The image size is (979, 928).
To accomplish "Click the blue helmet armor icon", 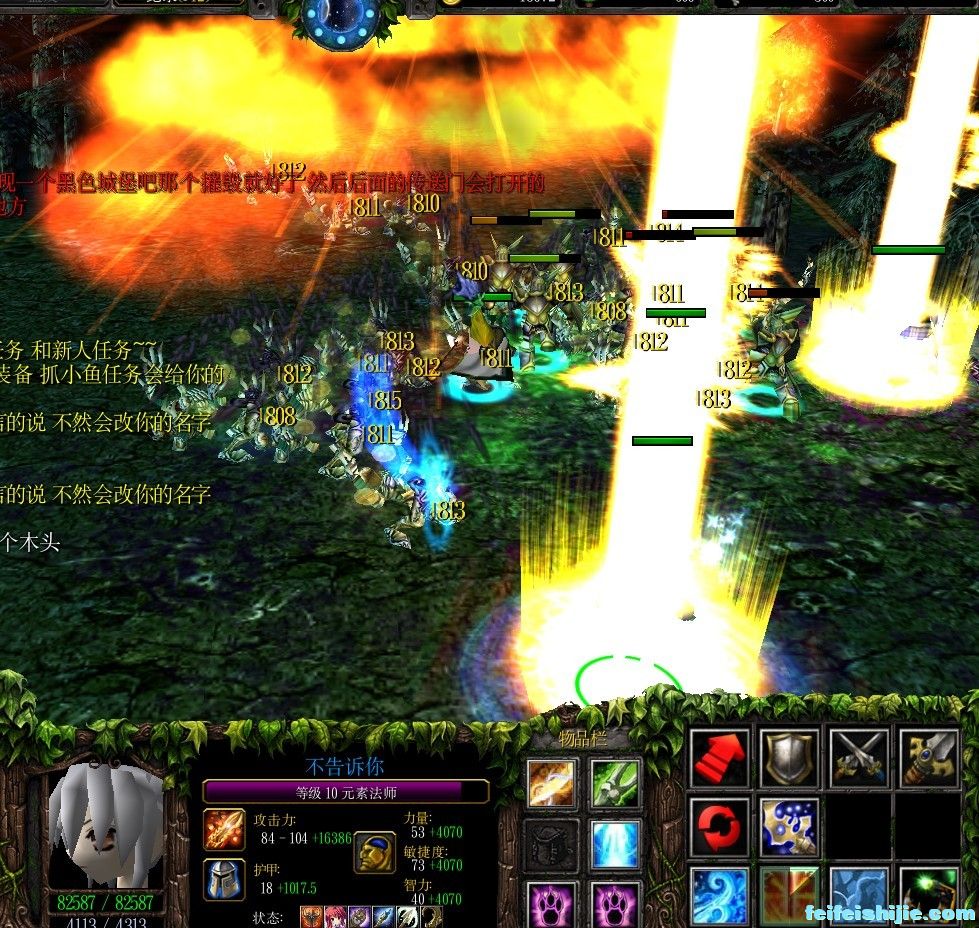I will tap(224, 880).
